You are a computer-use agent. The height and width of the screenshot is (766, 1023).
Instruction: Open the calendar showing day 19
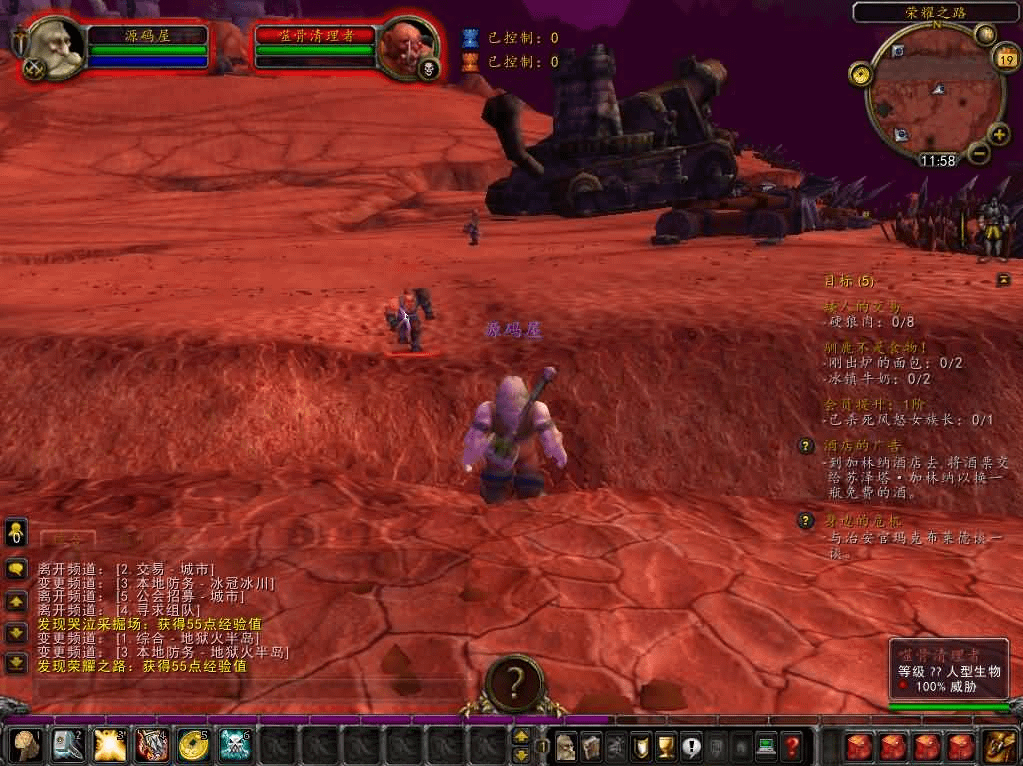(x=1006, y=59)
